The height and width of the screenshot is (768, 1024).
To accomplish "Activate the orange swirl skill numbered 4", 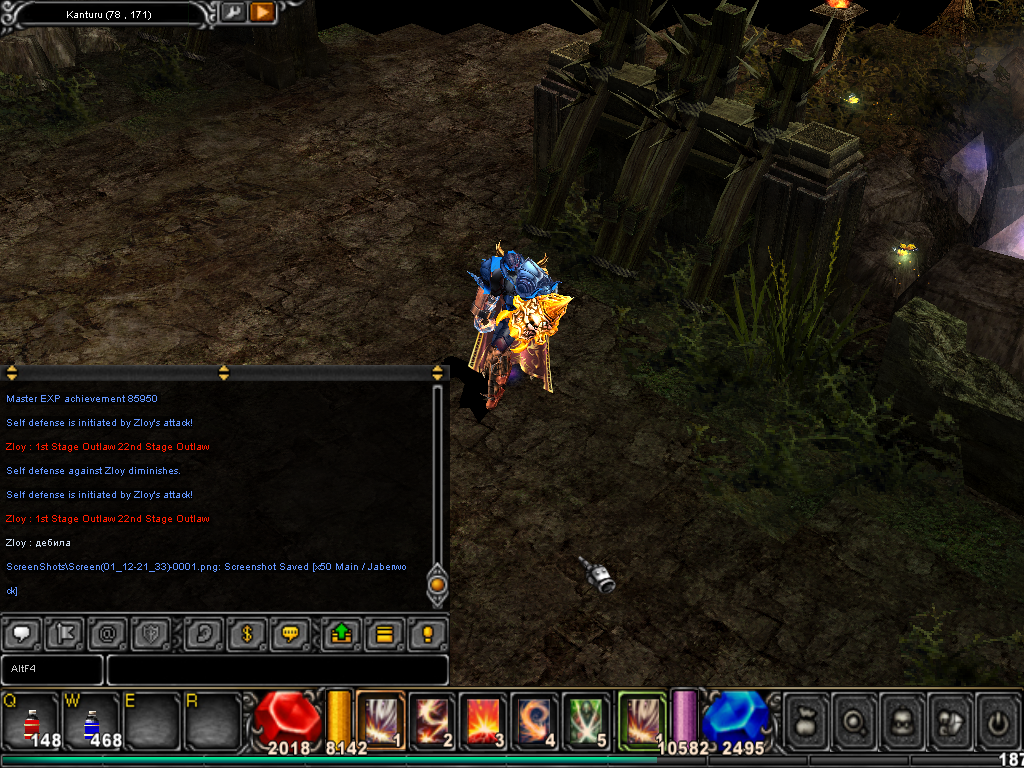I will click(536, 718).
